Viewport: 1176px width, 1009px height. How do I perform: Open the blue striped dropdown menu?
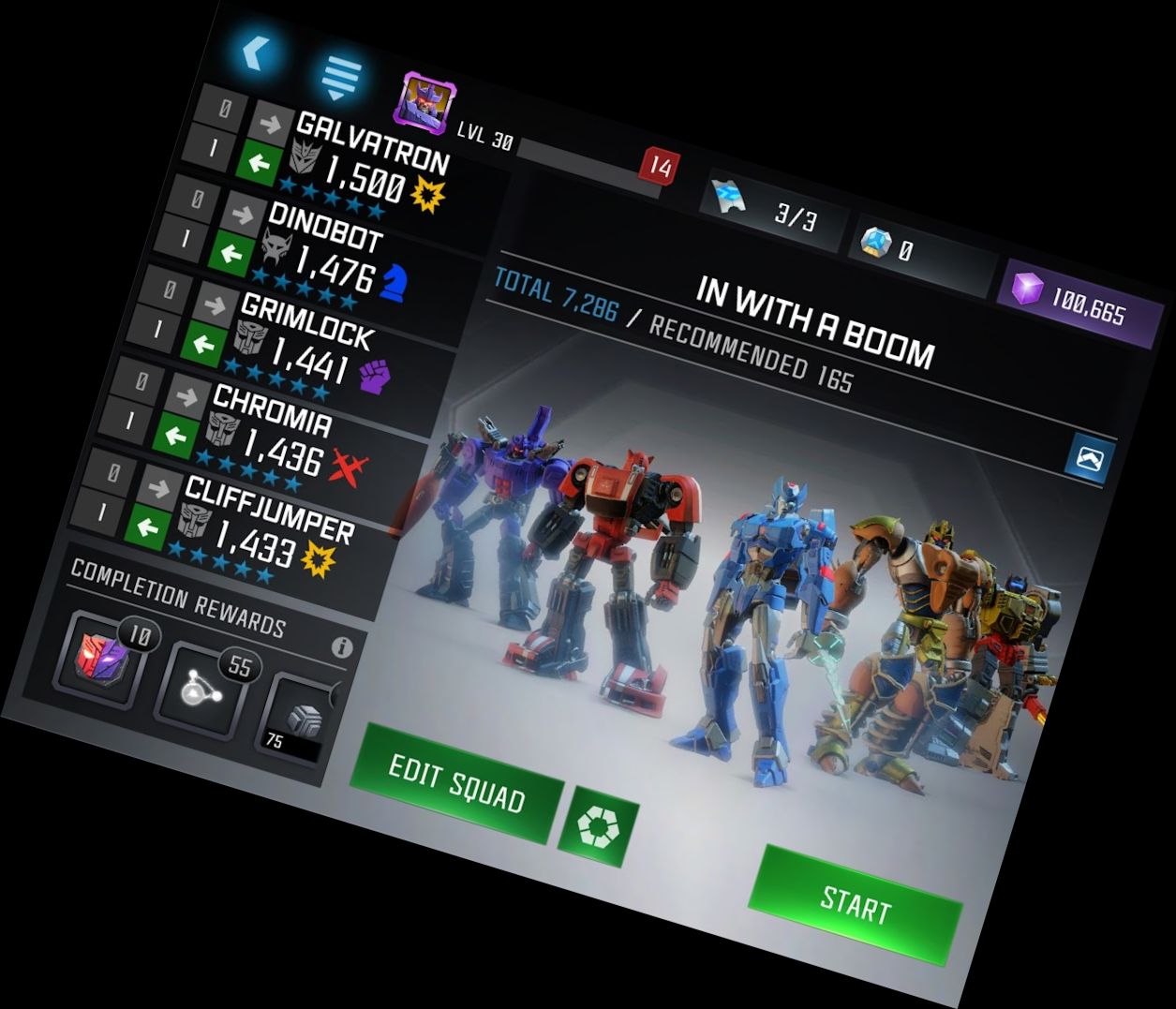340,78
